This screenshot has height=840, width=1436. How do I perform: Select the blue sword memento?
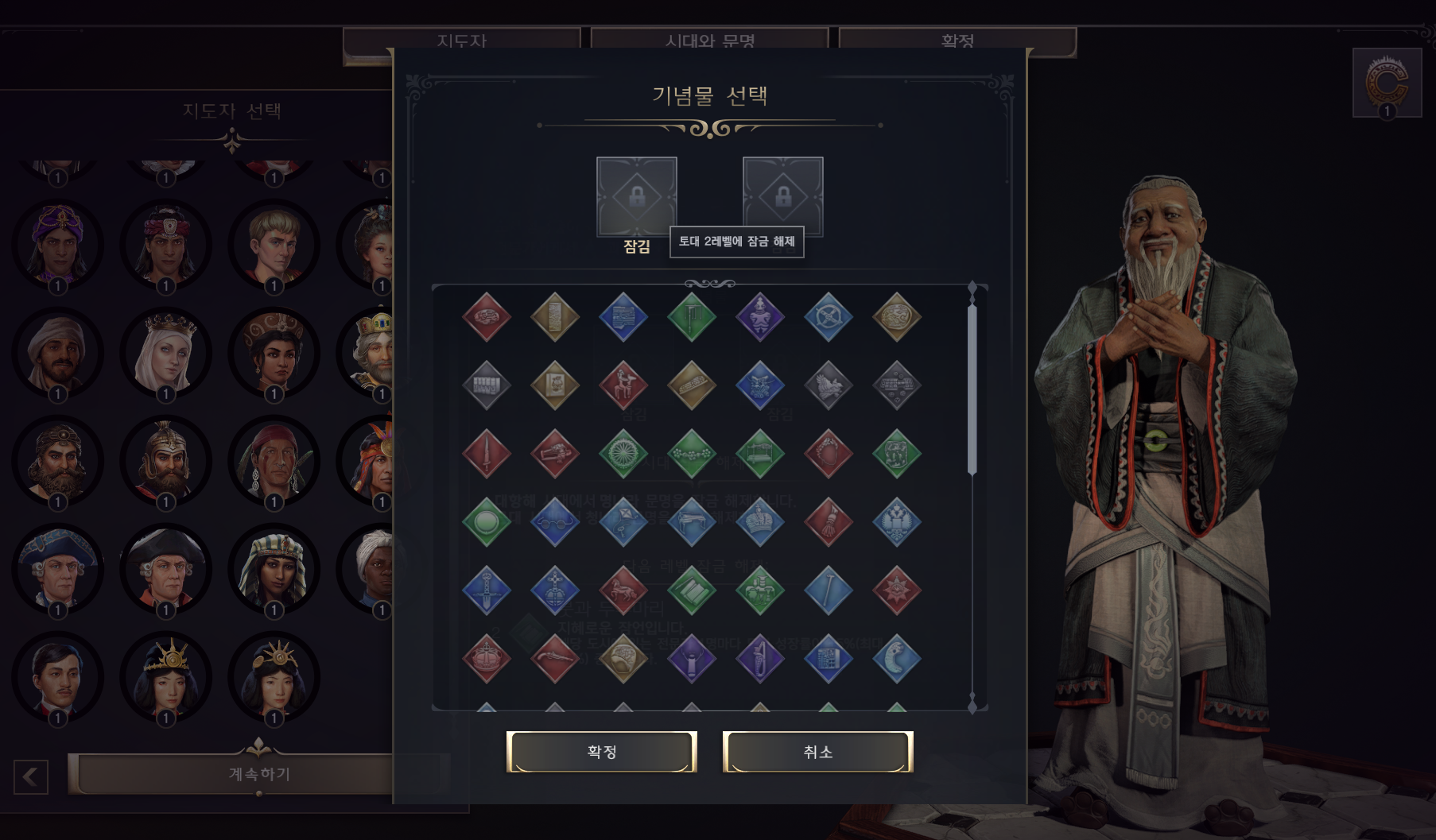[486, 590]
